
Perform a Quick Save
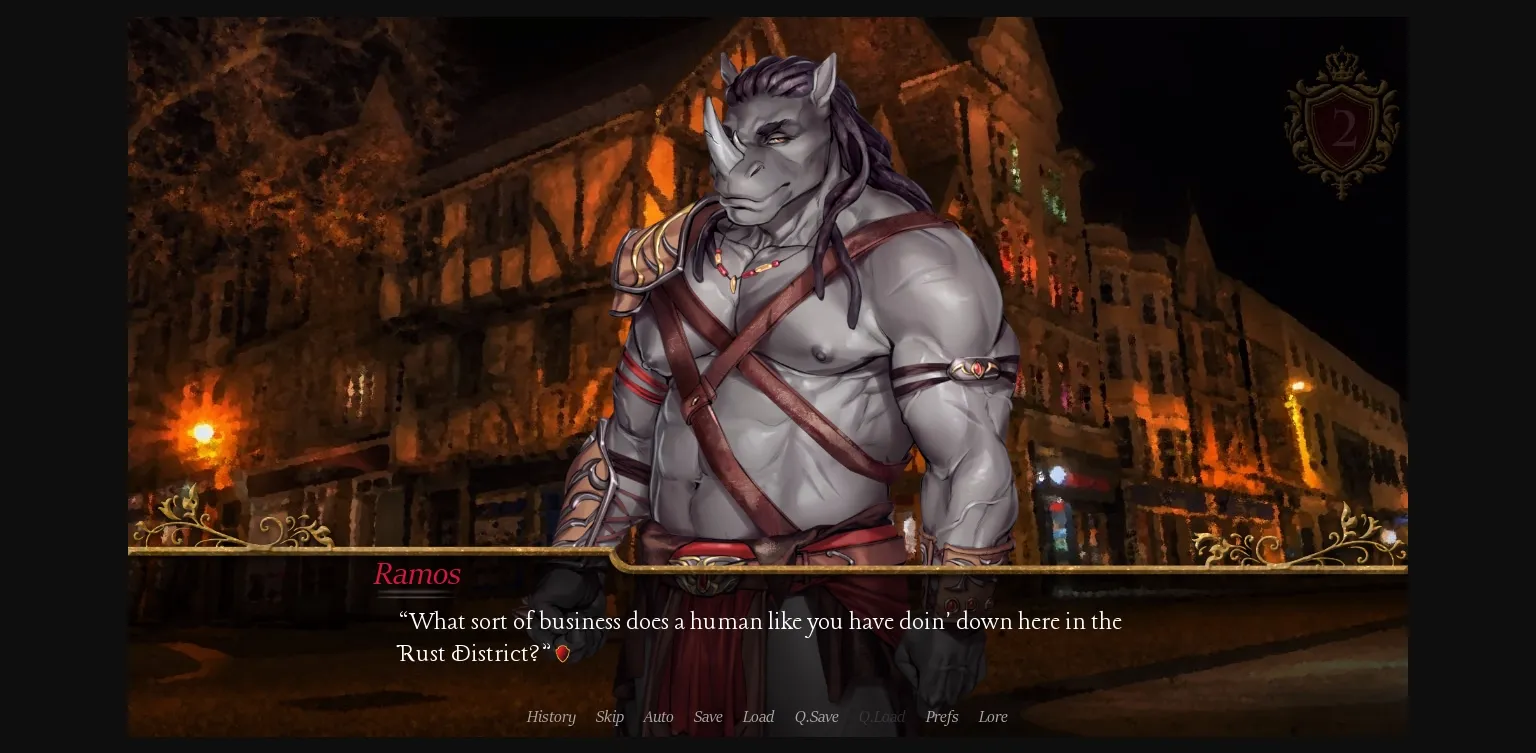pyautogui.click(x=816, y=717)
